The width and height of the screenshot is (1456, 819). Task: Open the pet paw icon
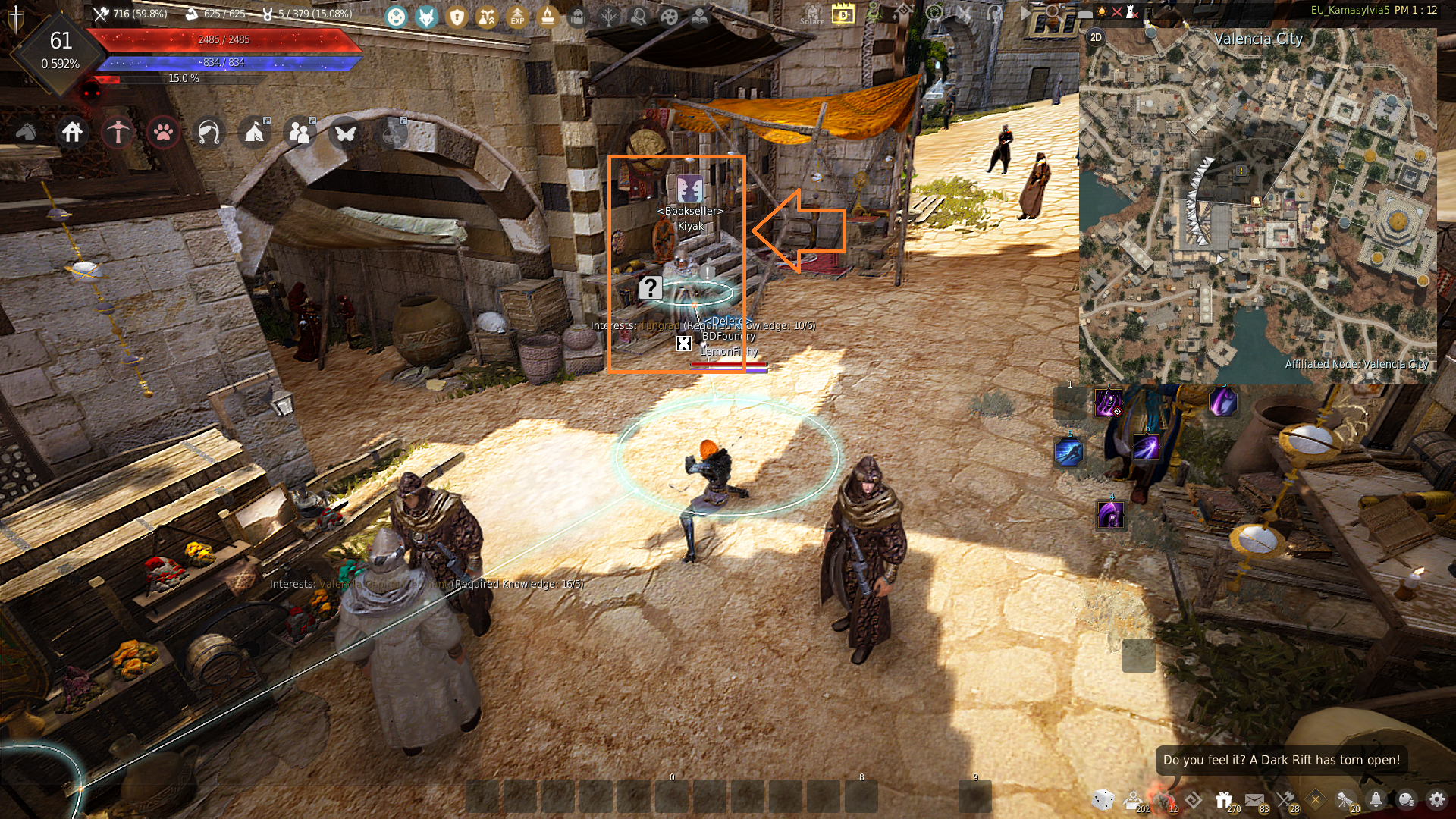[163, 133]
